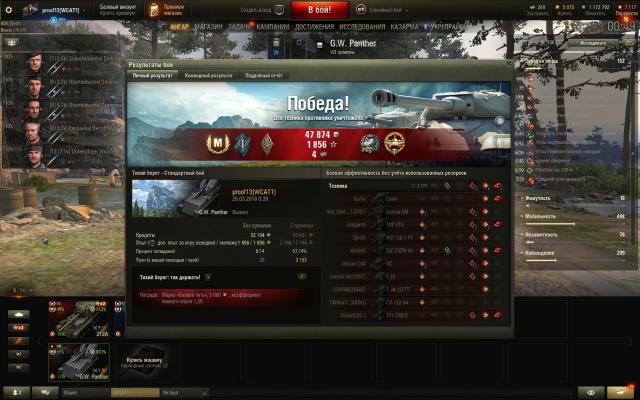The image size is (640, 400).
Task: Open the Казарма barracks
Action: tap(405, 26)
